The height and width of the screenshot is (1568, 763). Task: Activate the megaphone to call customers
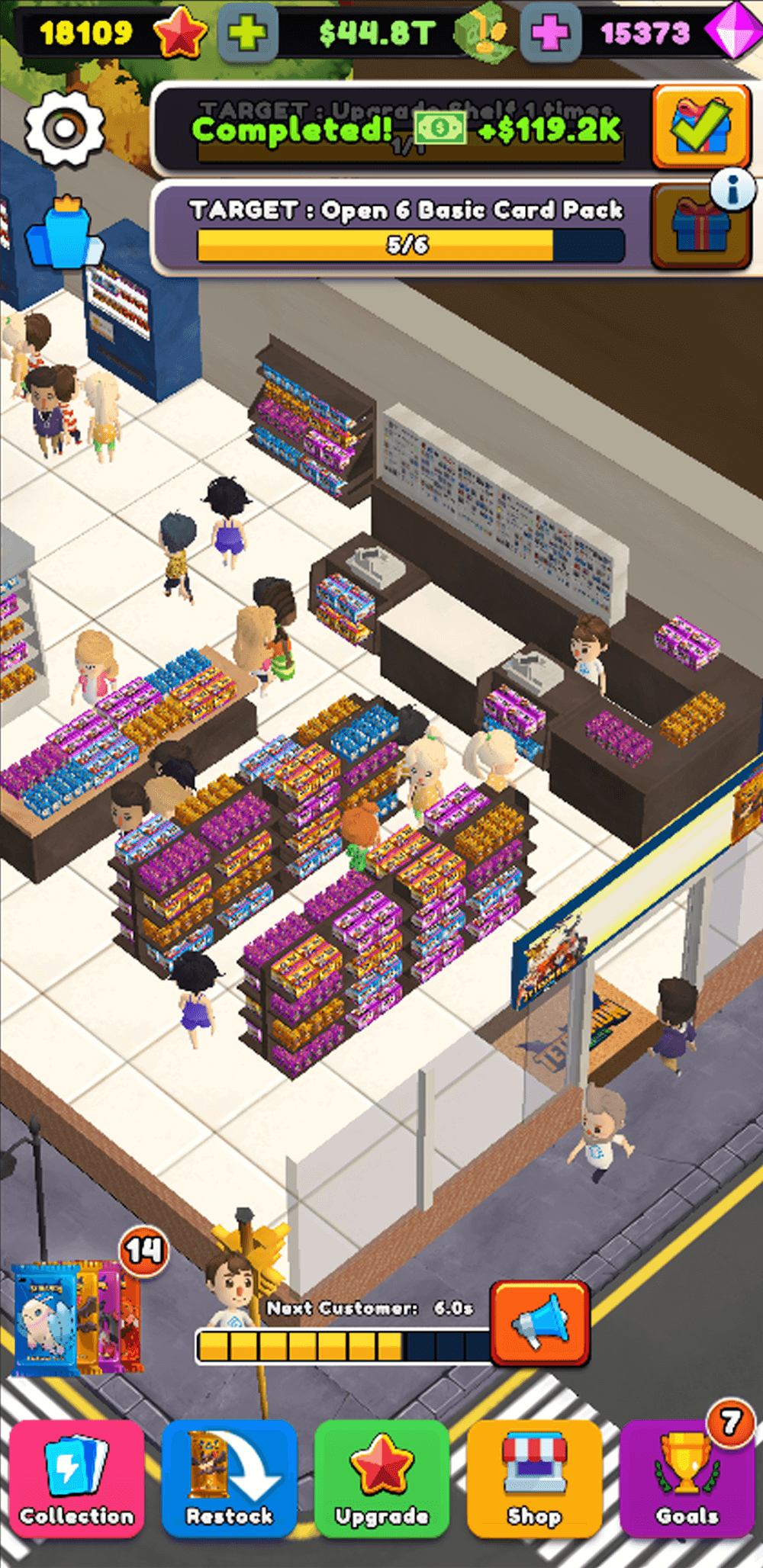coord(540,1323)
